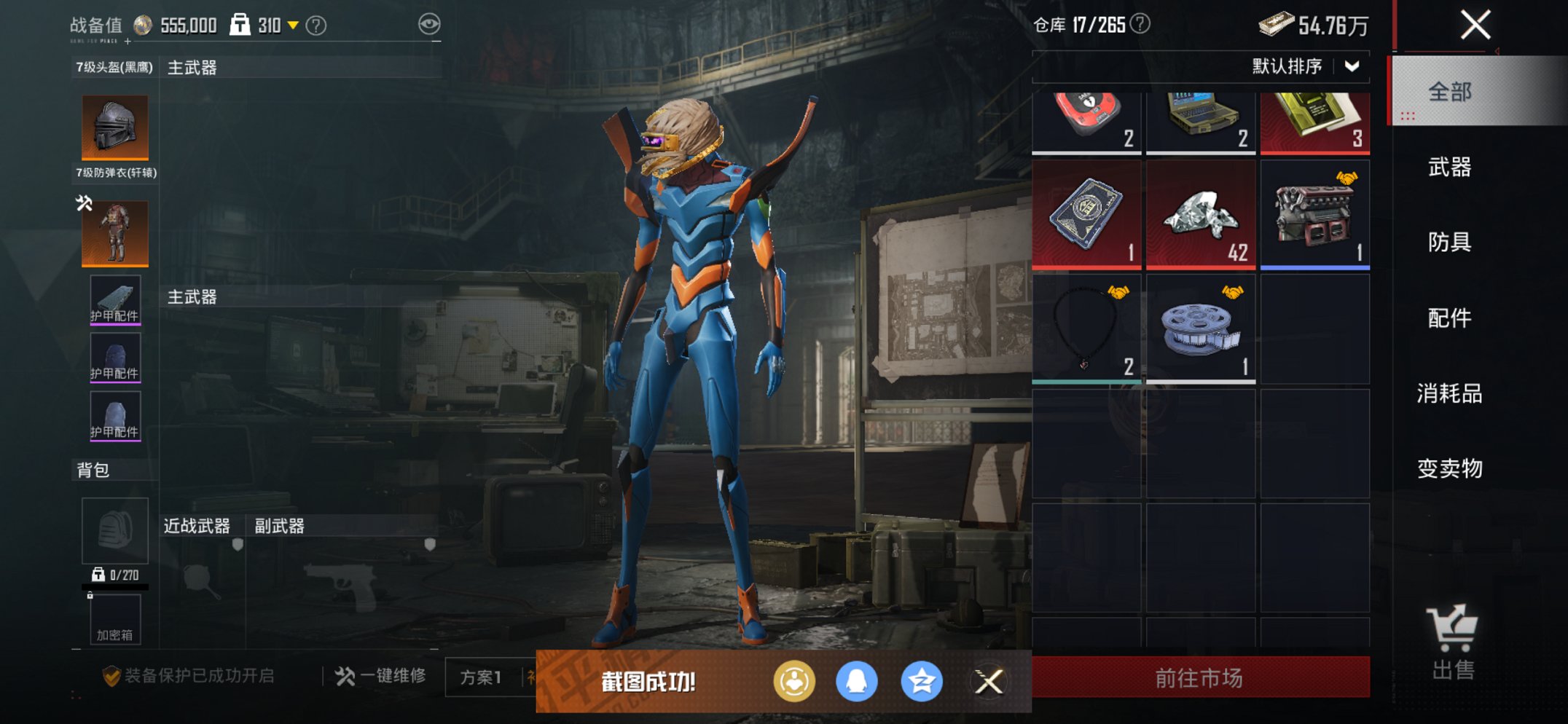
Task: Open the 出售 sell cart
Action: point(1452,642)
